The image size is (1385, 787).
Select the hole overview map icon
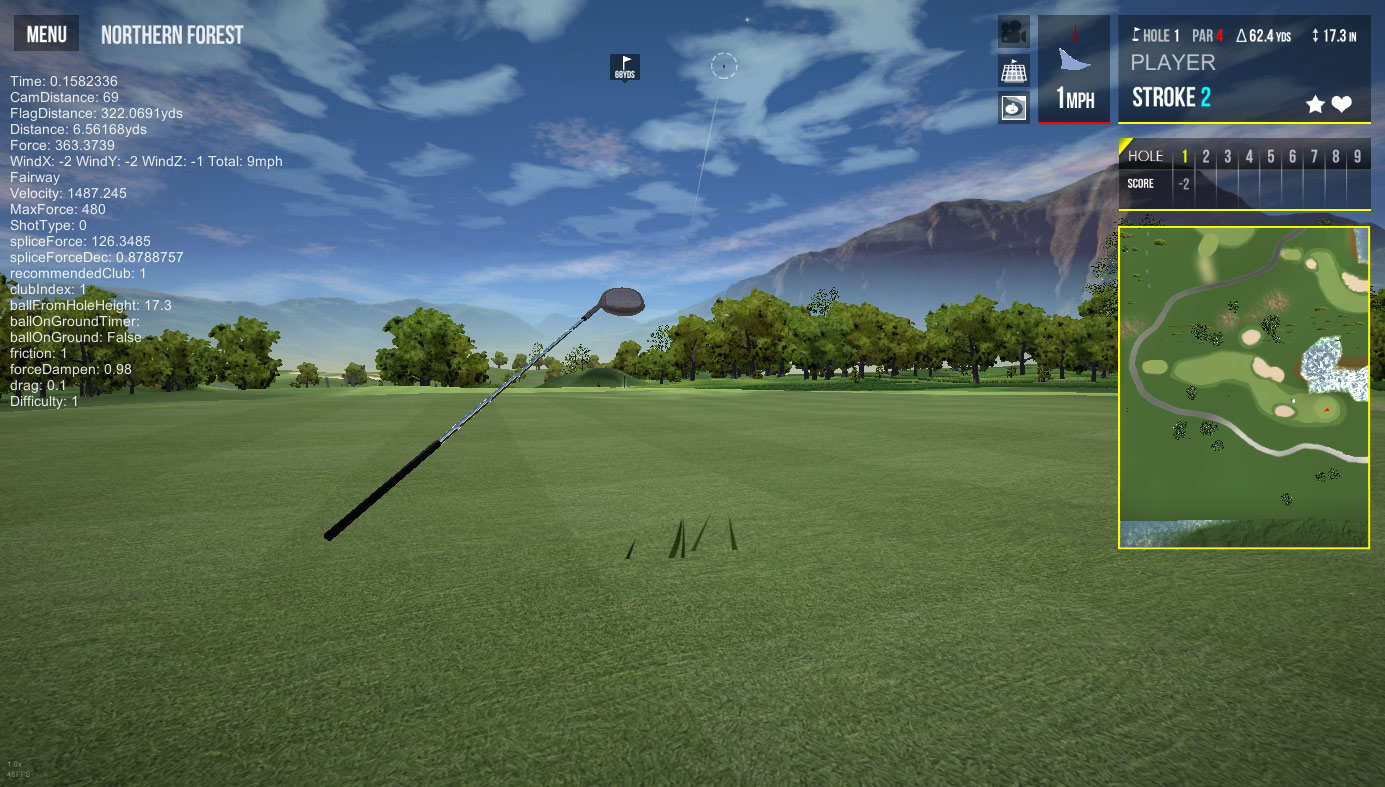coord(1014,107)
